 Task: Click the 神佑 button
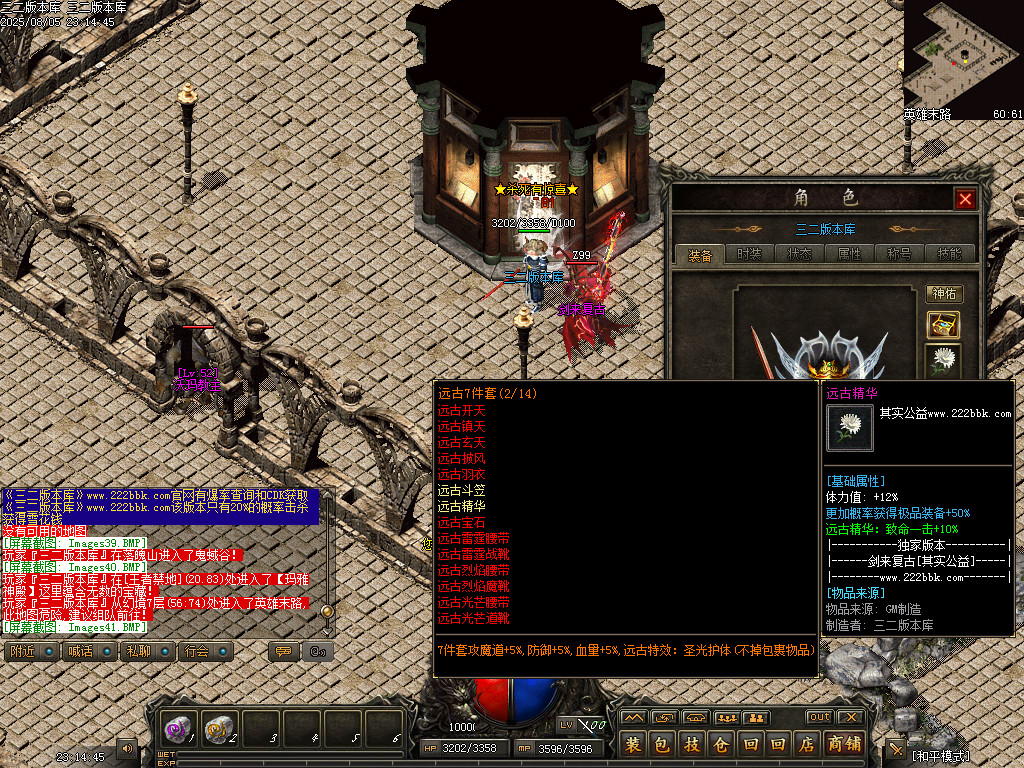click(943, 294)
